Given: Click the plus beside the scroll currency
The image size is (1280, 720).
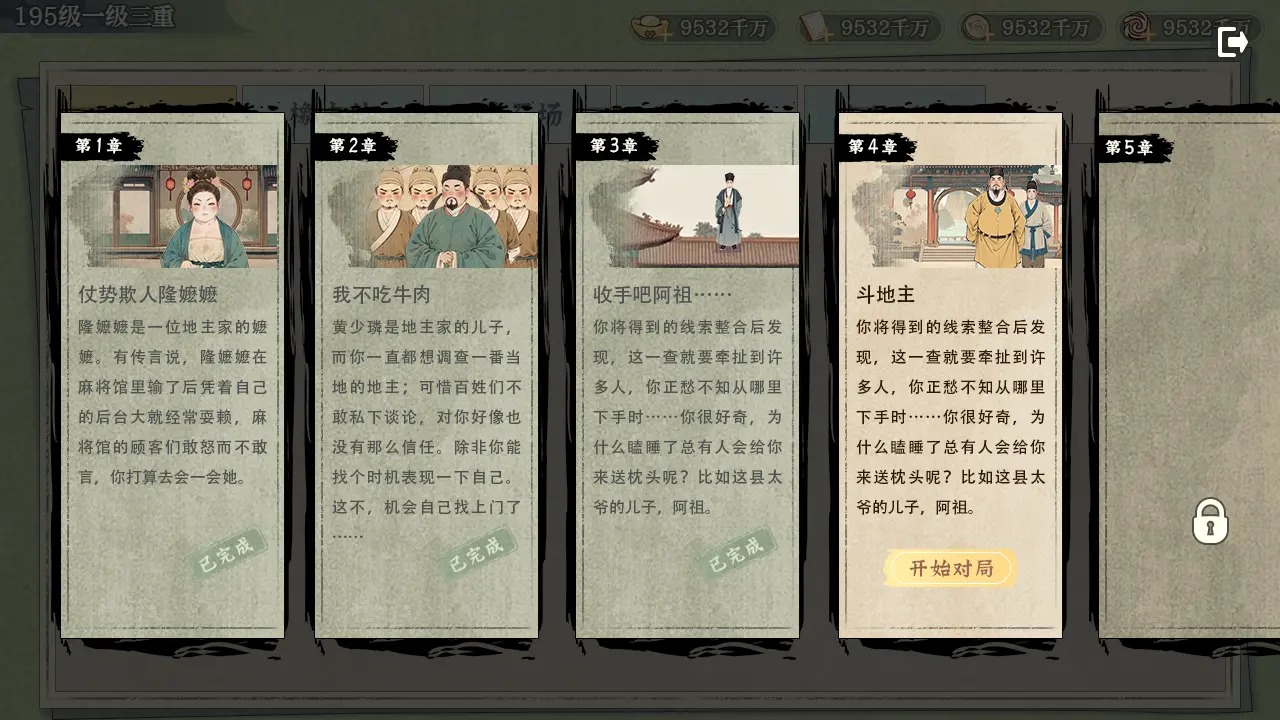Looking at the screenshot, I should point(828,36).
